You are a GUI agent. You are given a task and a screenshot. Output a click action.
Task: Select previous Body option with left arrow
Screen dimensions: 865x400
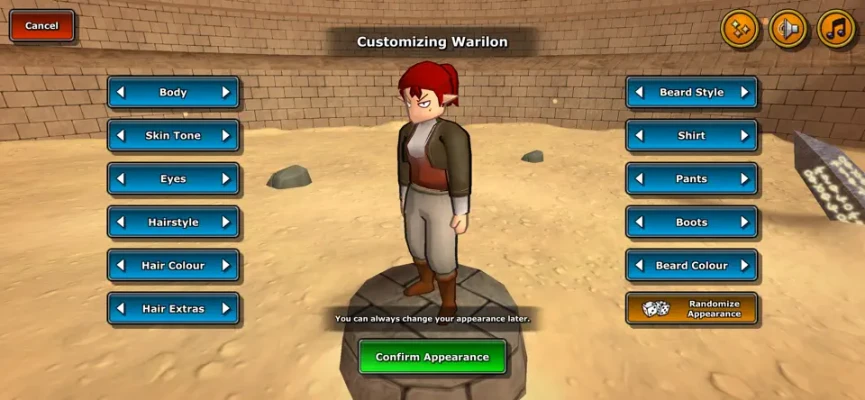click(121, 92)
